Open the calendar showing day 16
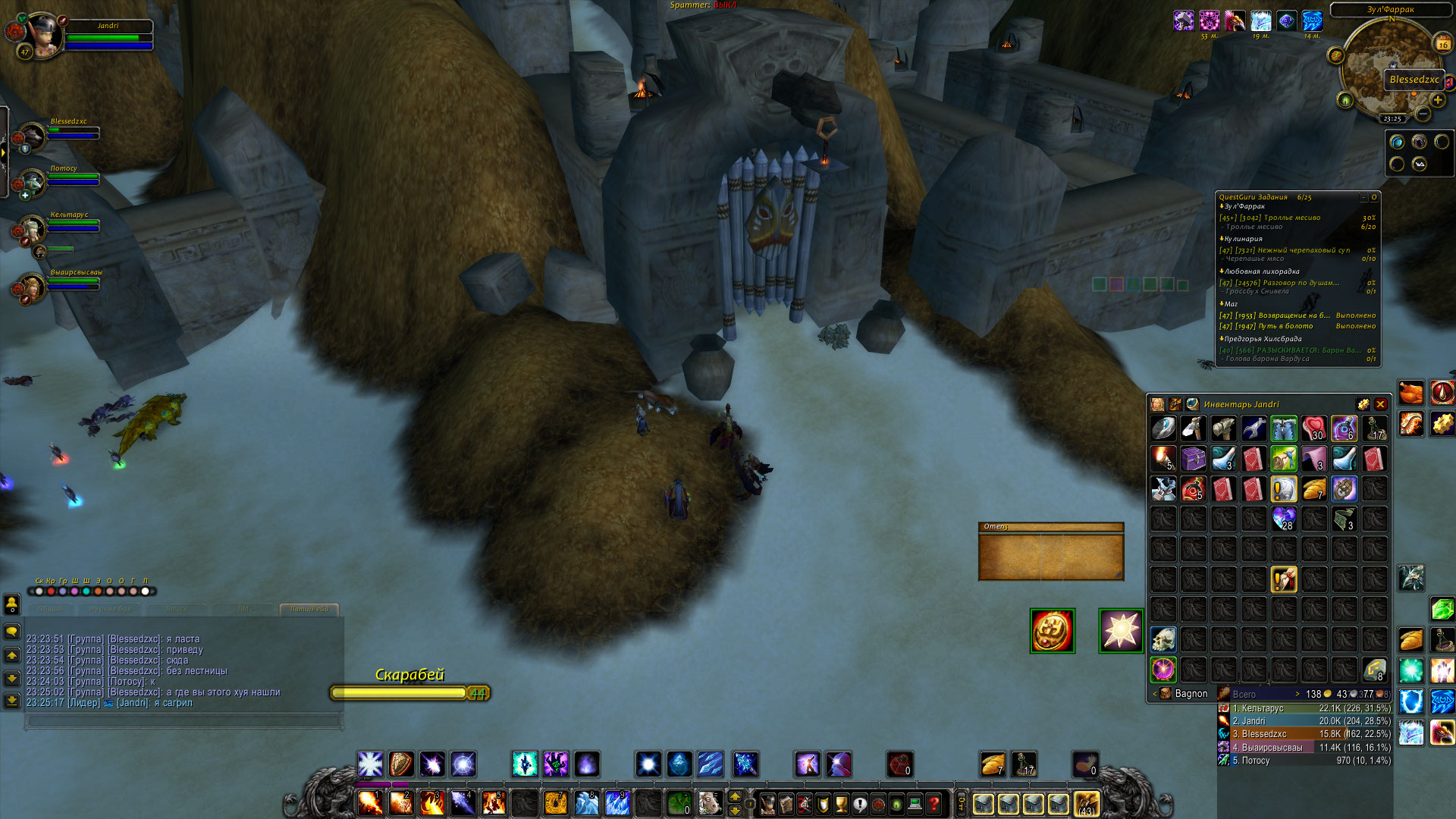 1442,43
